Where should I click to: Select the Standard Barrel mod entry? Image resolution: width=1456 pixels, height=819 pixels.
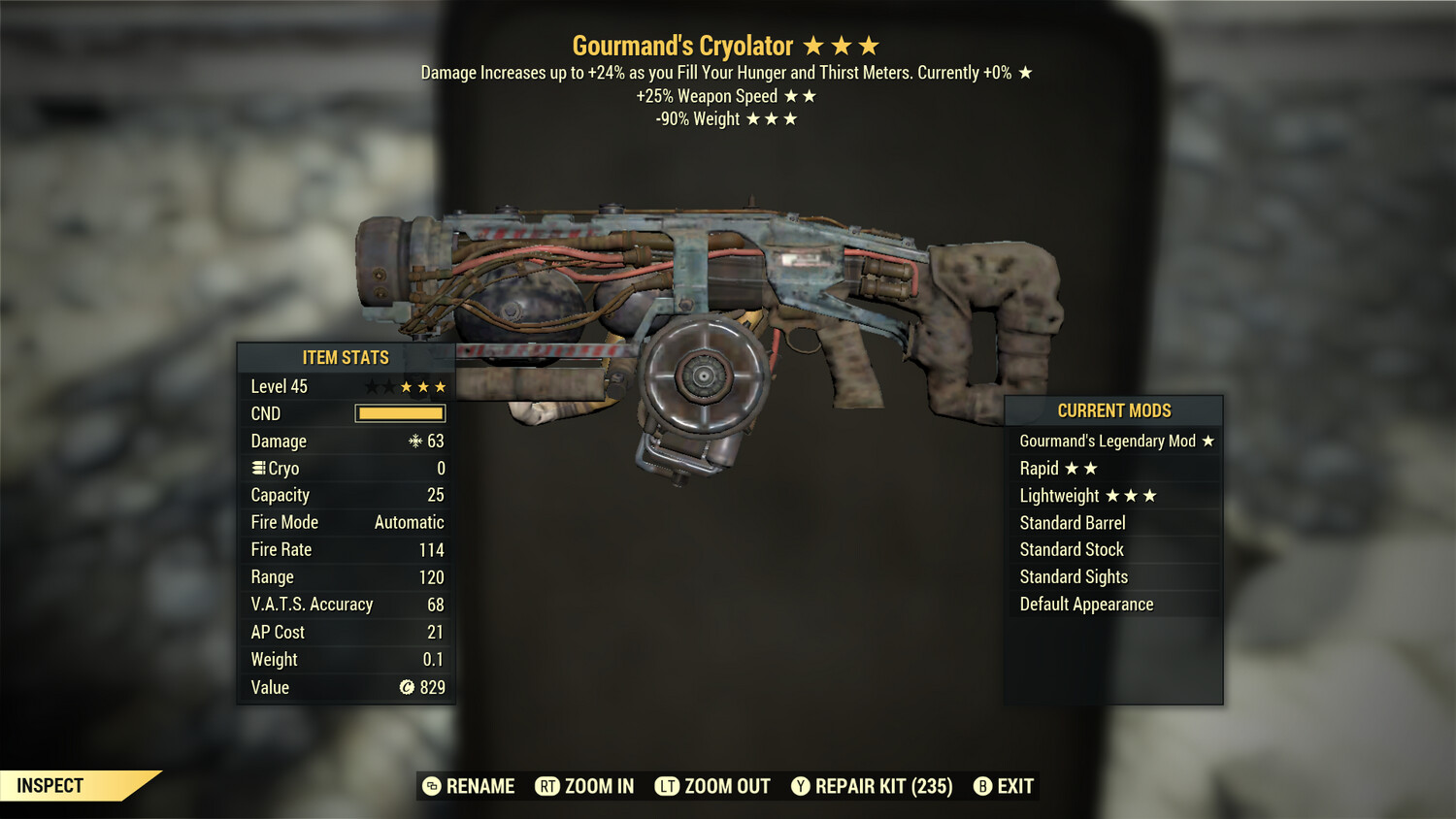pyautogui.click(x=1072, y=522)
